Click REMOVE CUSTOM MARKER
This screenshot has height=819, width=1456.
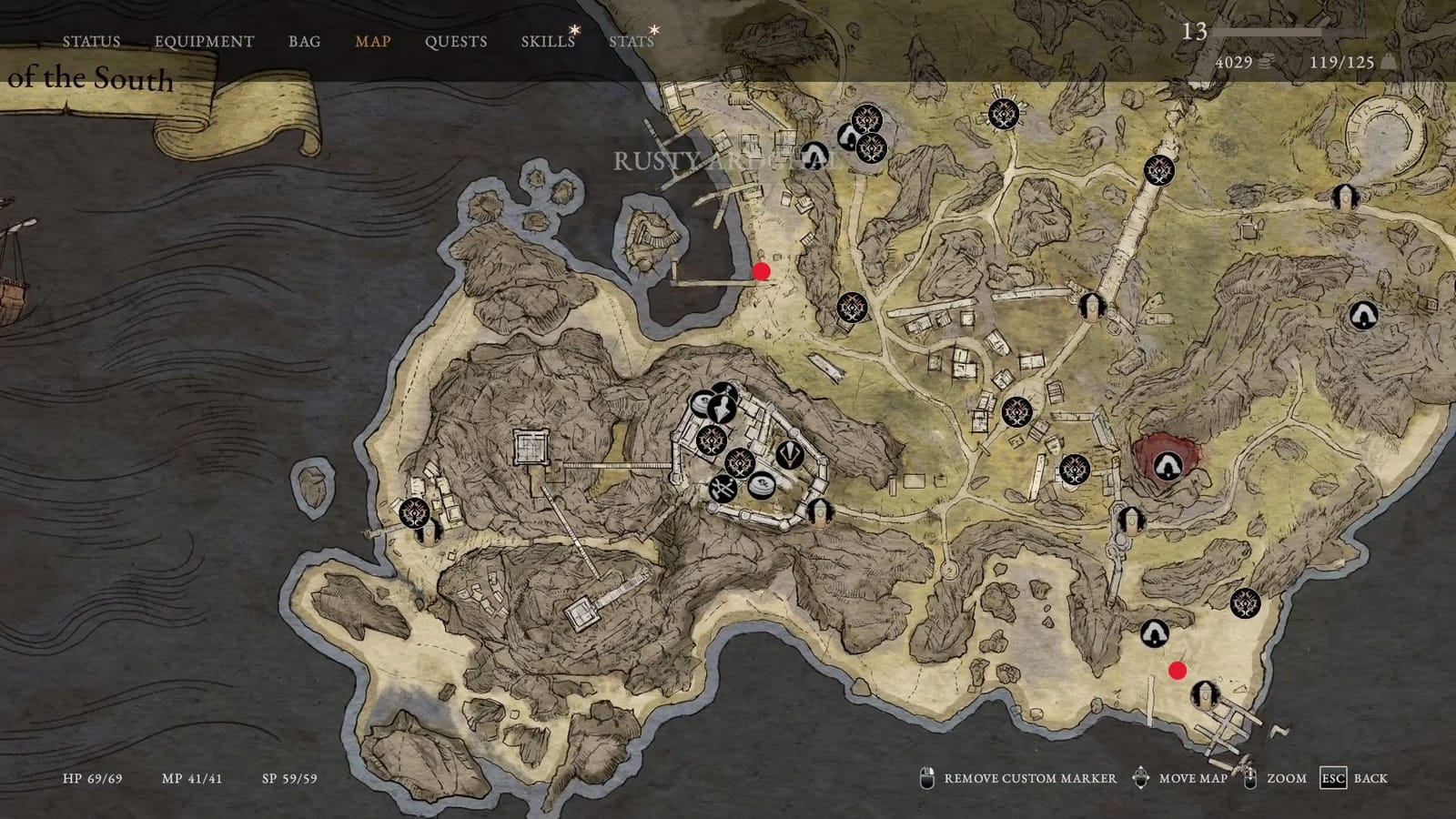point(1029,779)
